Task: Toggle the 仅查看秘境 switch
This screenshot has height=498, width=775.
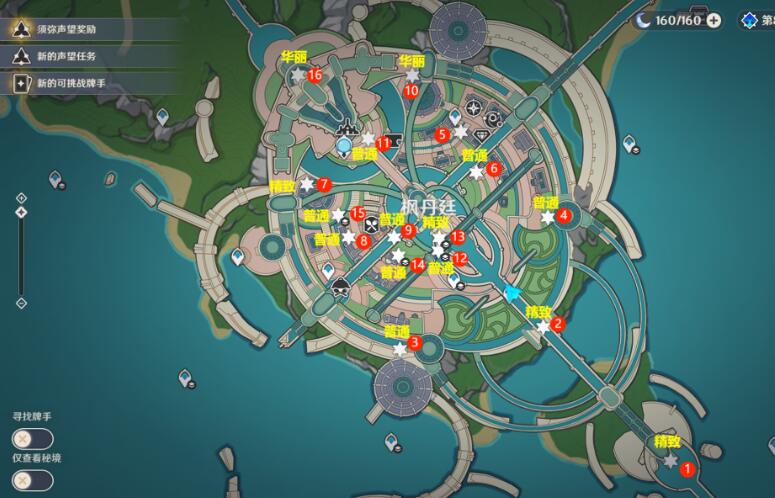Action: tap(33, 479)
